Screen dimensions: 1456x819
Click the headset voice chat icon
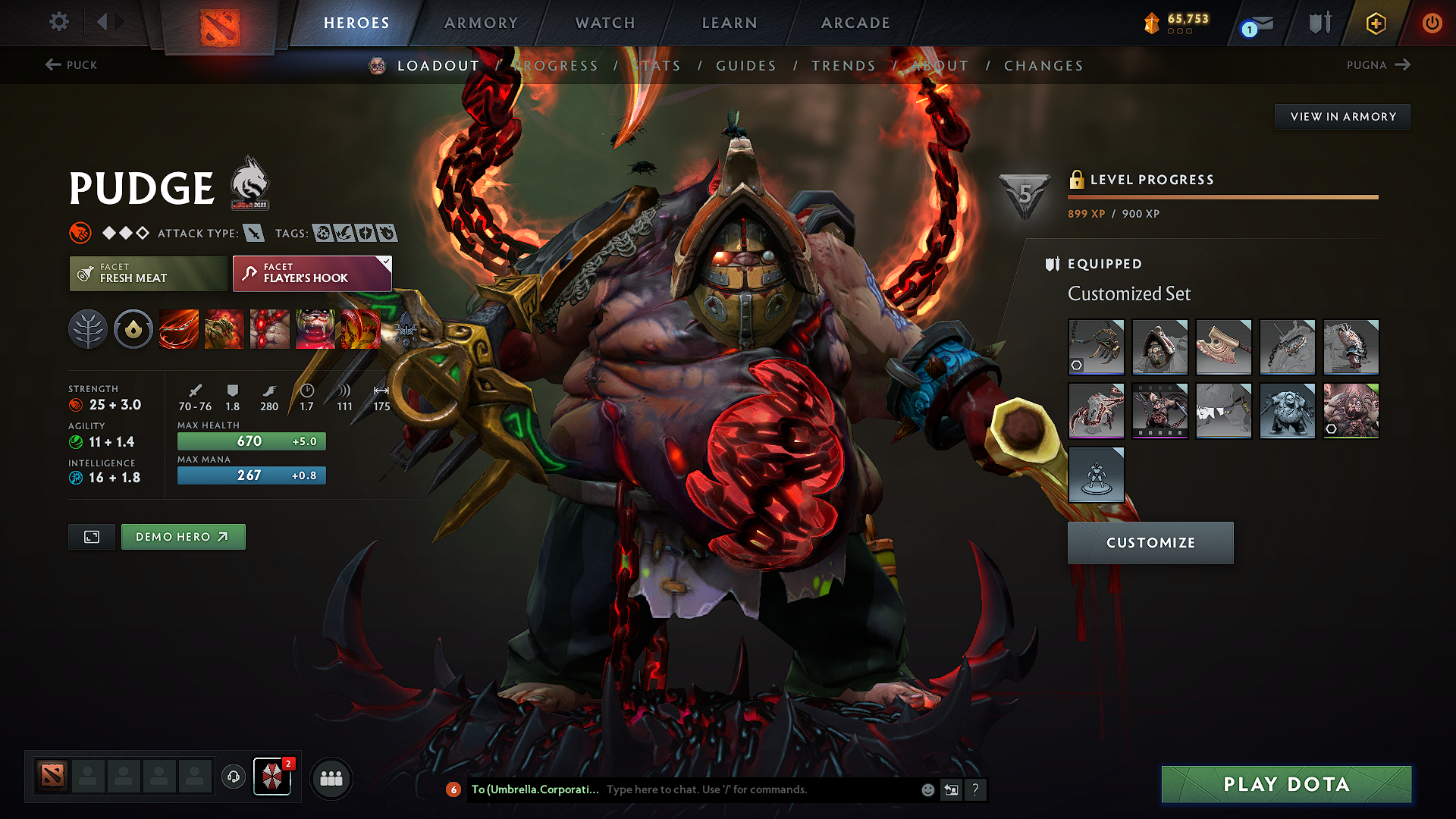(233, 777)
